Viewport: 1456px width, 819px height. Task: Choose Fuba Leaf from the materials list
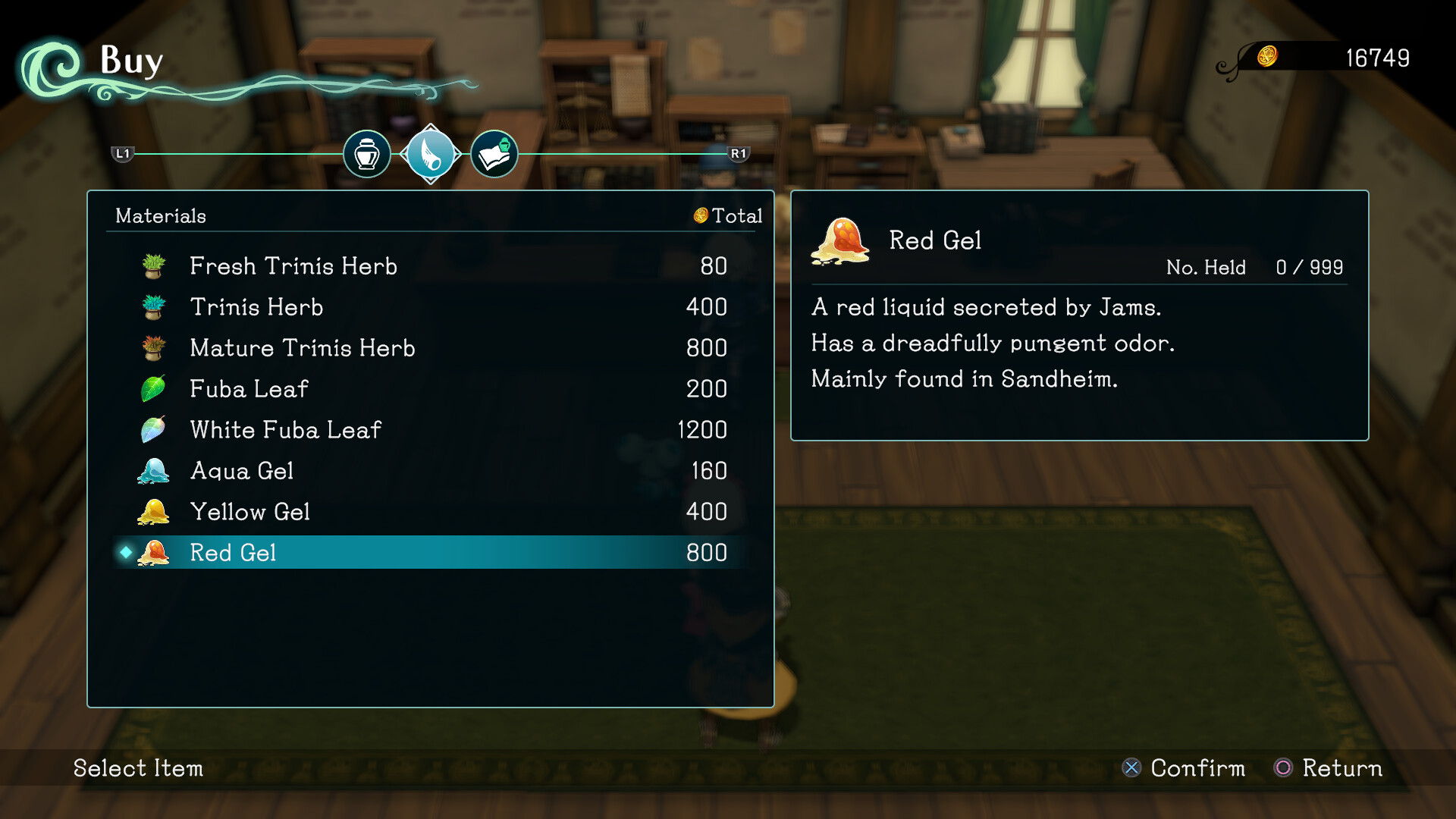coord(425,389)
